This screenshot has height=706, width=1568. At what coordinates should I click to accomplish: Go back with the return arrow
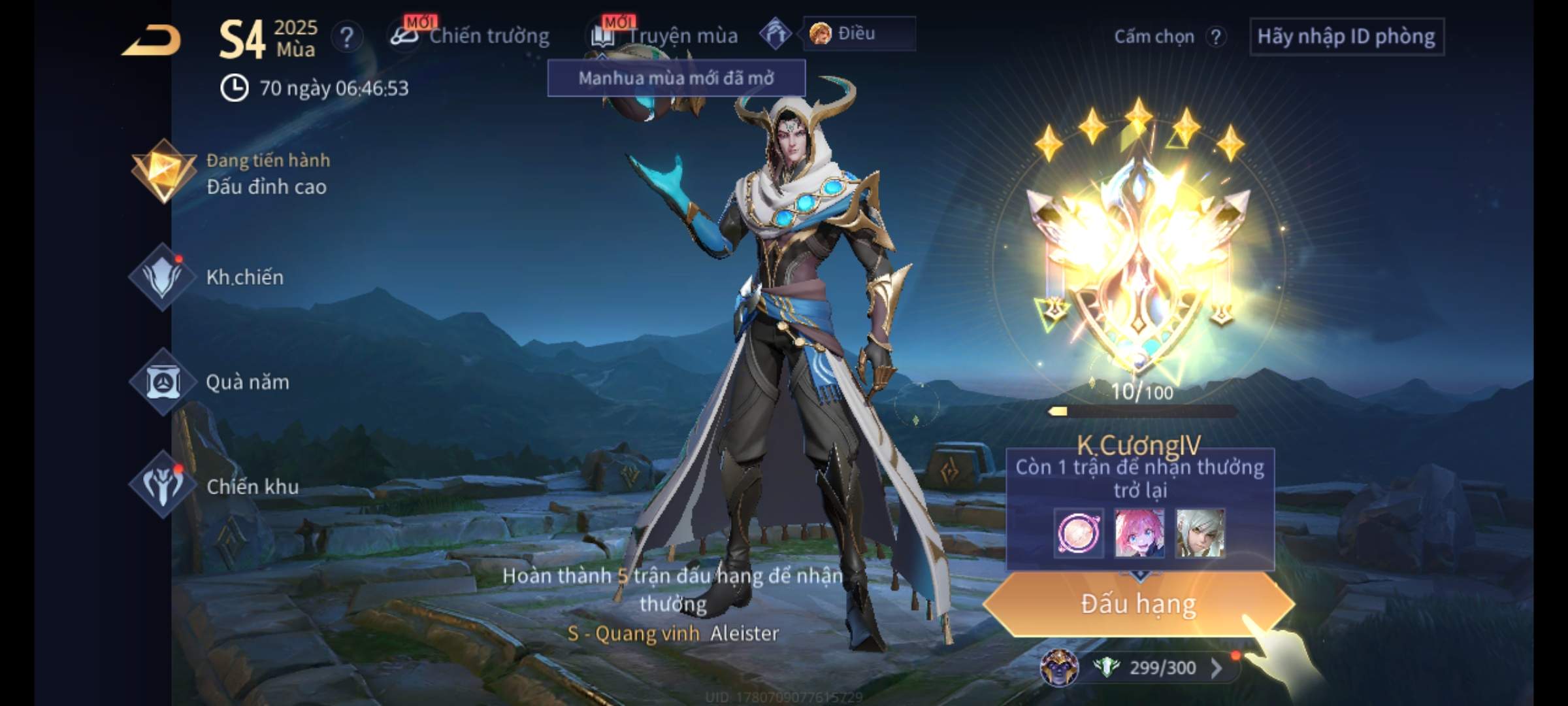[x=152, y=41]
